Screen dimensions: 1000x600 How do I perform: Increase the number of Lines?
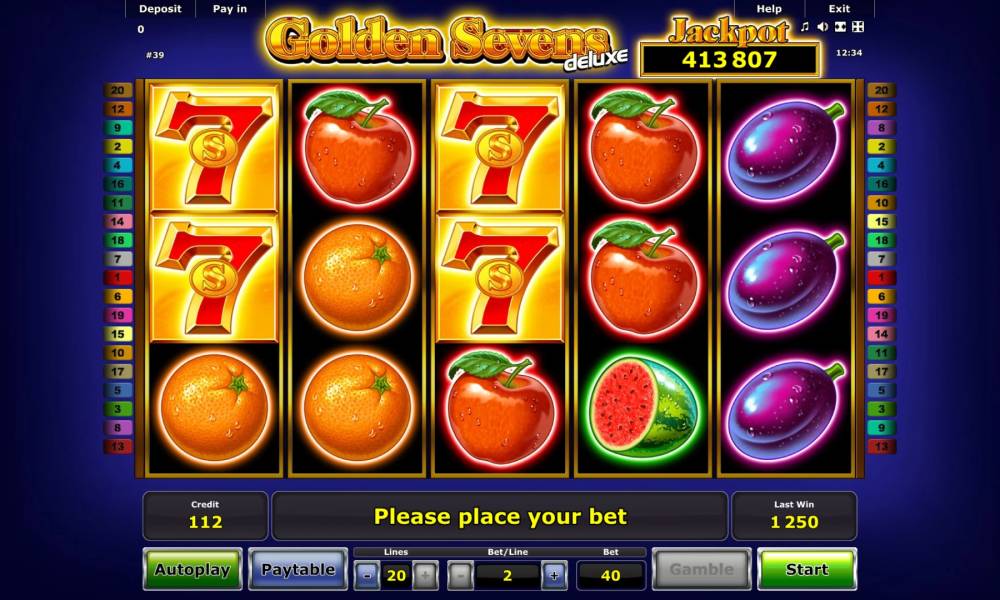(x=424, y=575)
